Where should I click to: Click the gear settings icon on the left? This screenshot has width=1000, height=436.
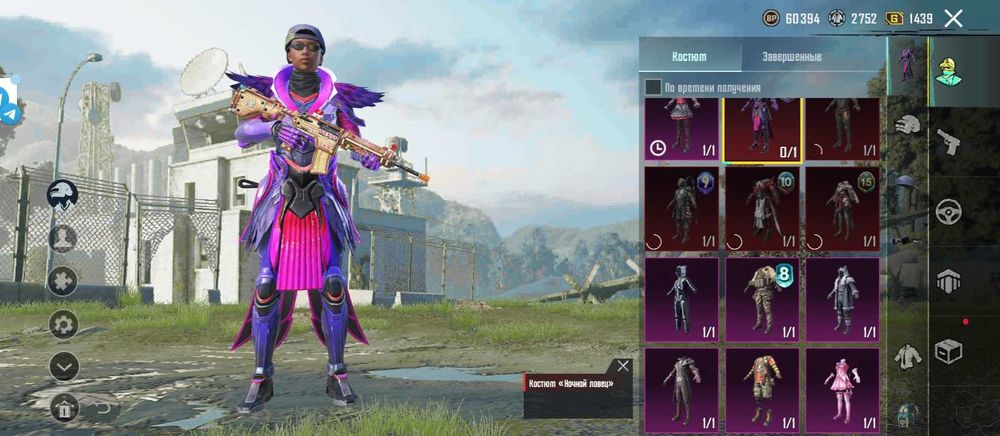pos(63,324)
